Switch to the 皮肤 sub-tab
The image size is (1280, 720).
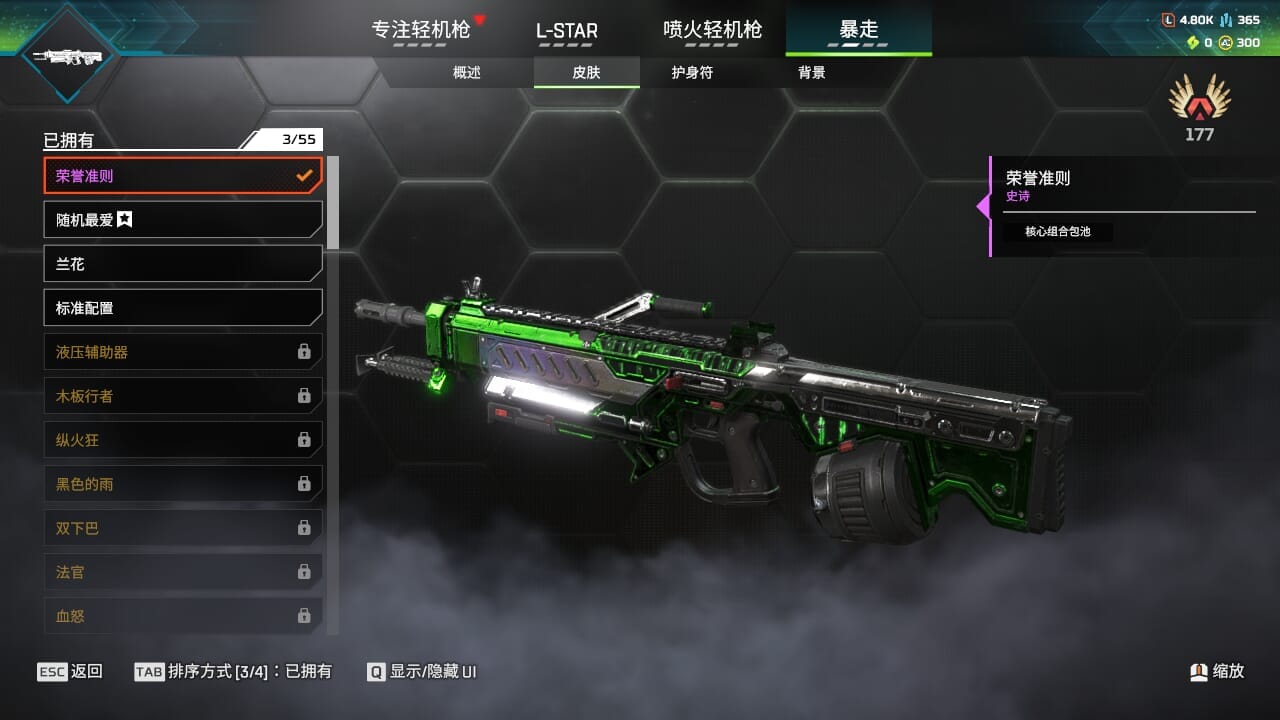pyautogui.click(x=586, y=73)
